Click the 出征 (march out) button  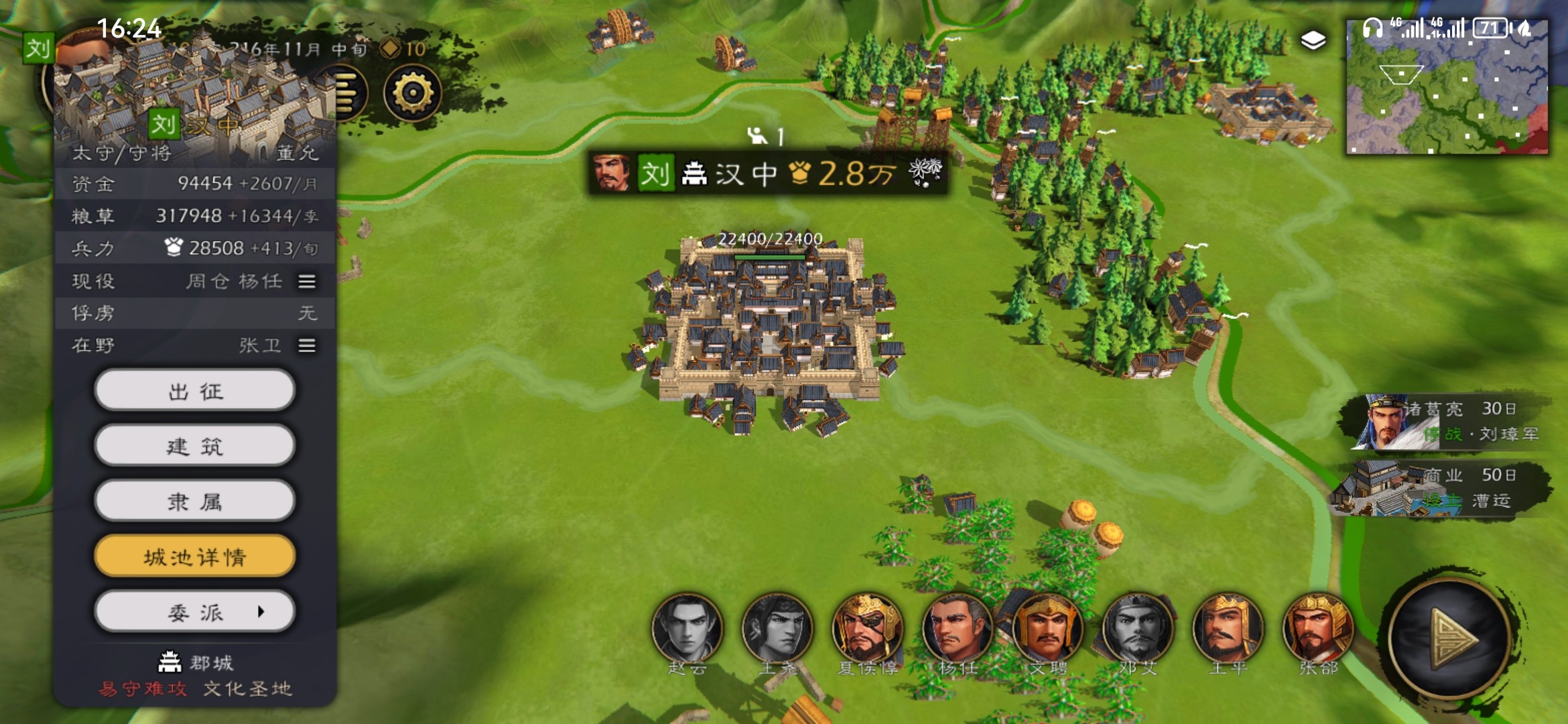(194, 390)
